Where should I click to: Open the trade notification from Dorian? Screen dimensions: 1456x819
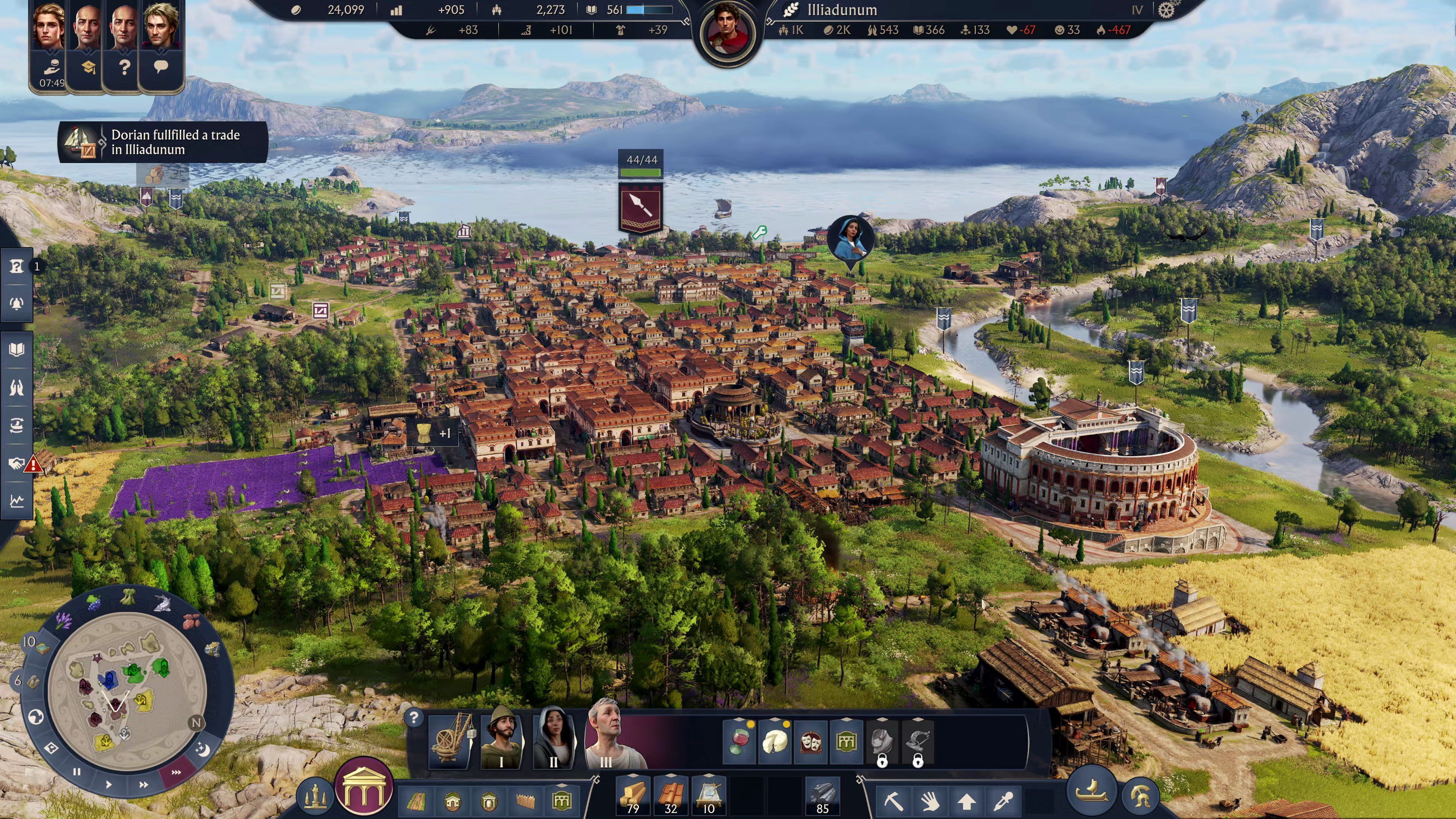coord(163,143)
